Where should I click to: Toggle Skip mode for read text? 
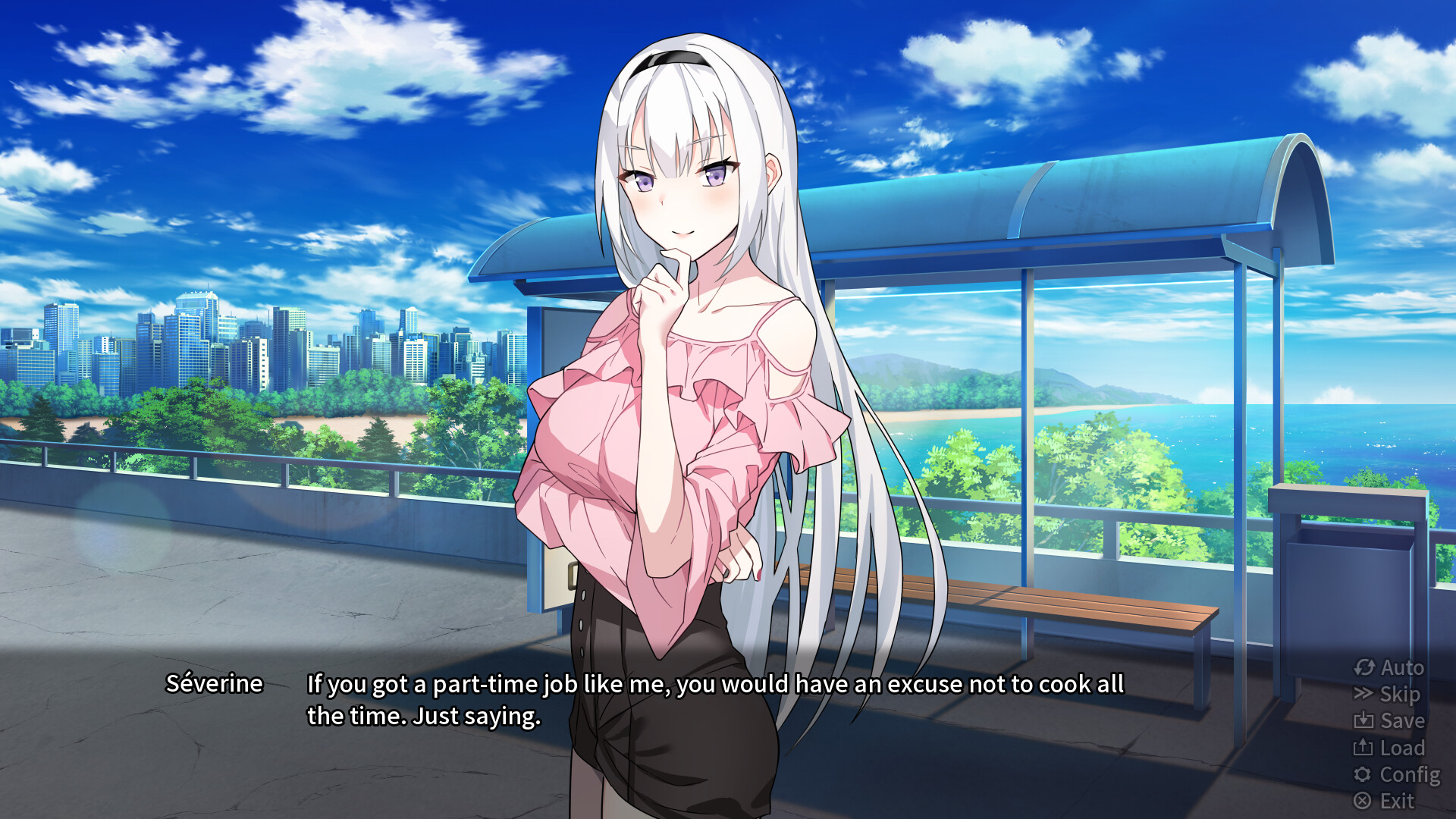click(x=1398, y=695)
